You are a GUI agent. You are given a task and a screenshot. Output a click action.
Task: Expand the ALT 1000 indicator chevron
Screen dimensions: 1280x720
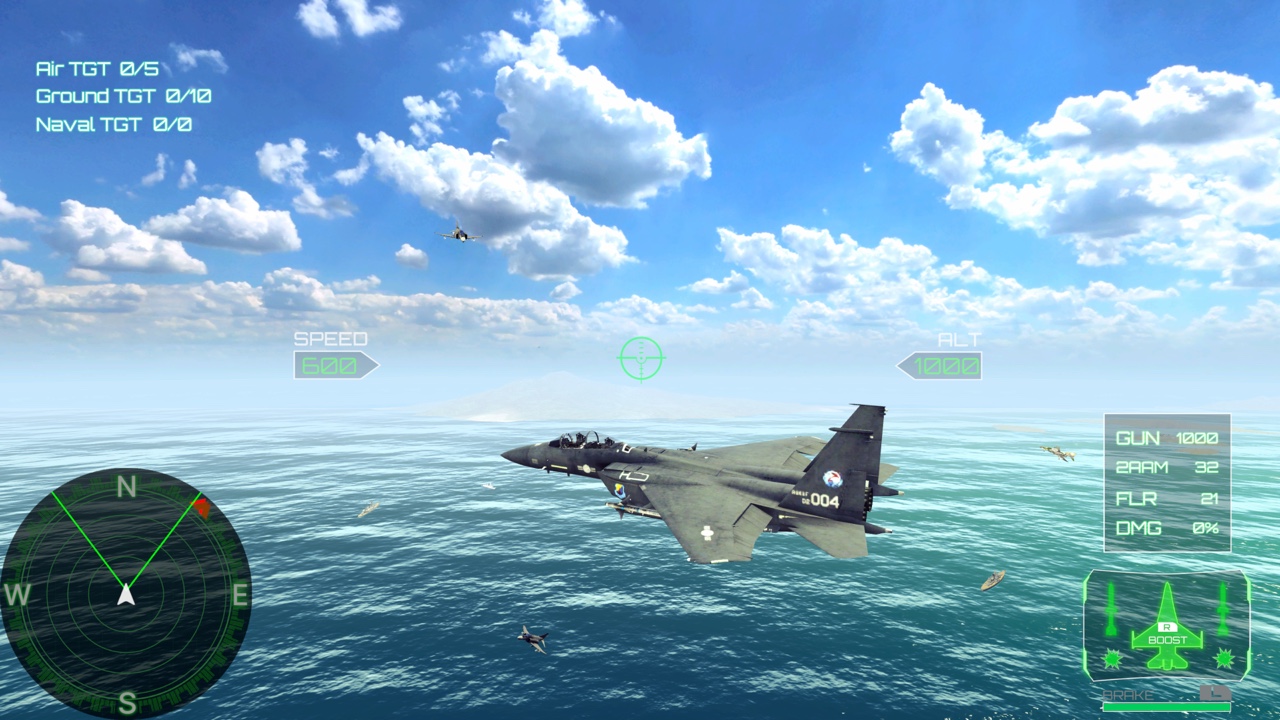[x=938, y=364]
